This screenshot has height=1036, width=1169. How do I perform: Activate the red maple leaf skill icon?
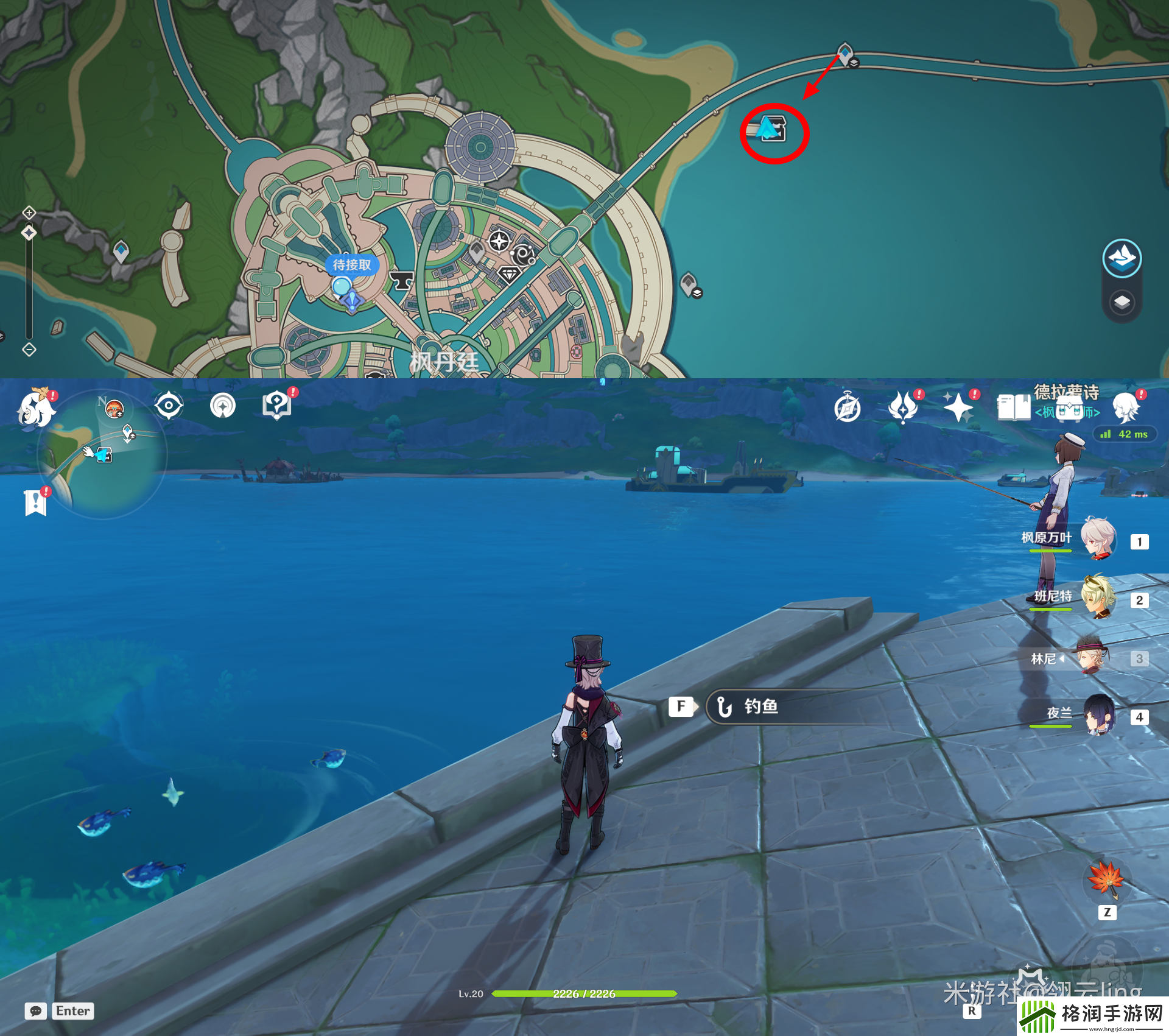pos(1106,879)
